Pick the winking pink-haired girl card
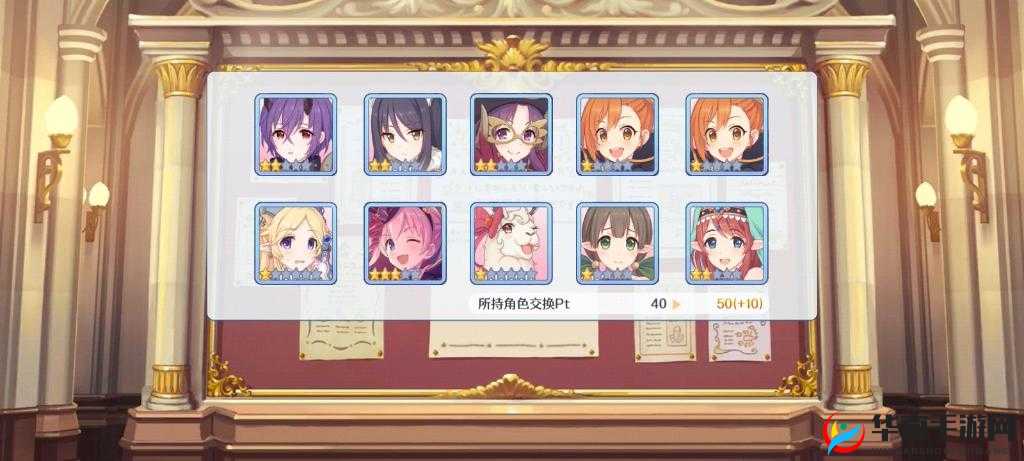Image resolution: width=1024 pixels, height=461 pixels. [x=404, y=243]
